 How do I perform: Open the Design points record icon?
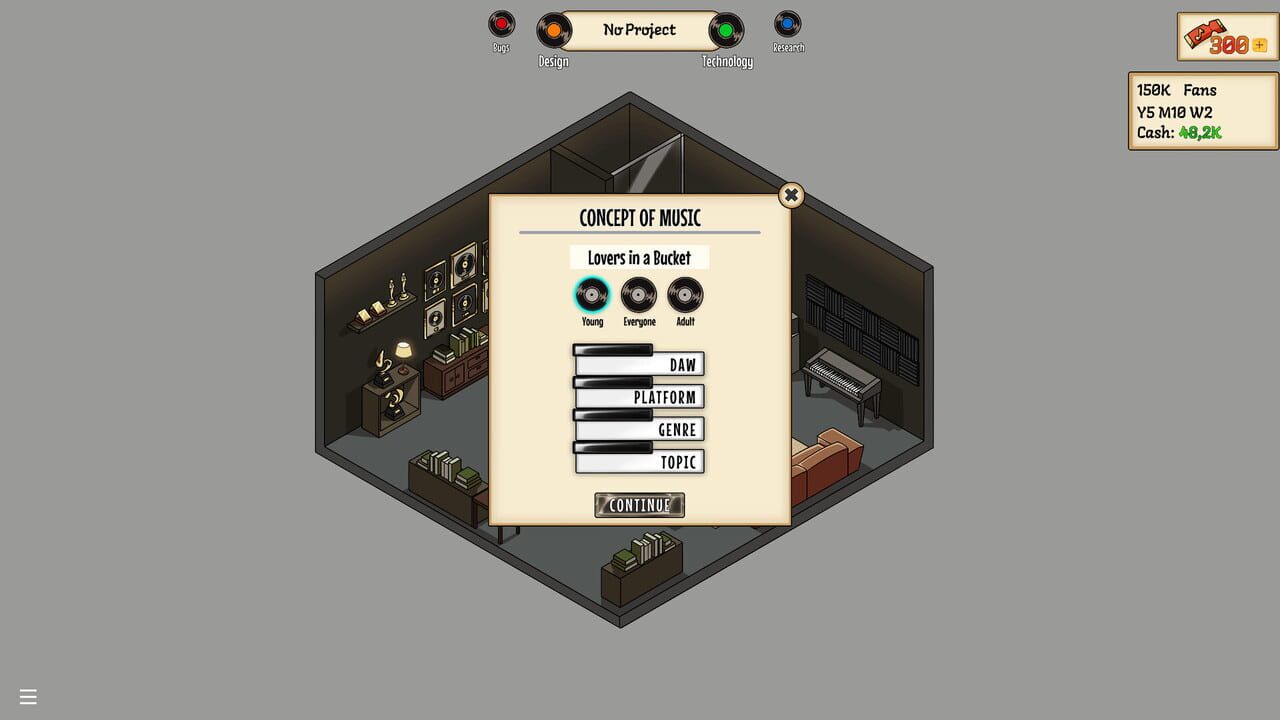(x=553, y=31)
